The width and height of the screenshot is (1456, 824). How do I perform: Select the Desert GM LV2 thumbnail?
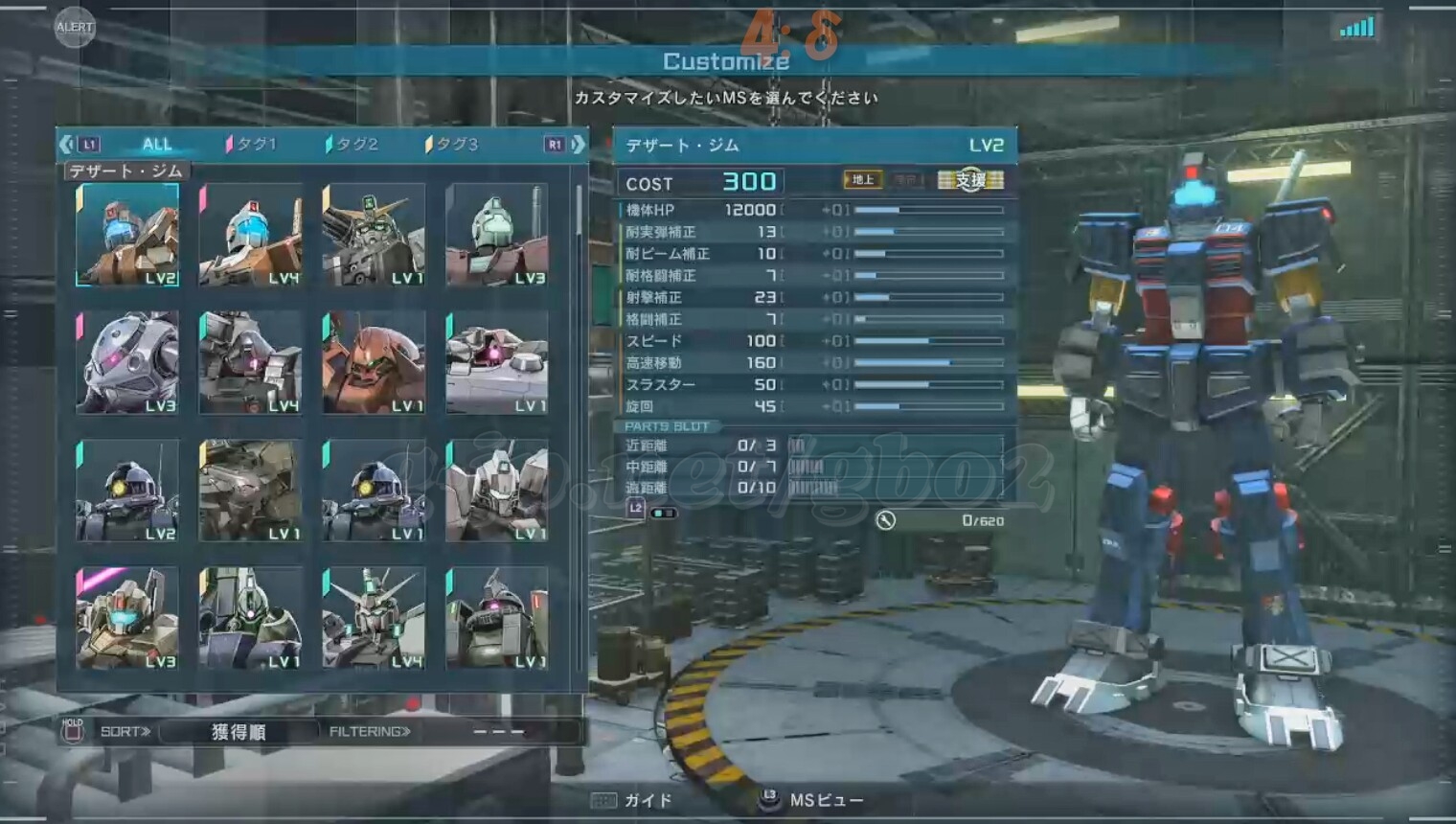coord(127,235)
